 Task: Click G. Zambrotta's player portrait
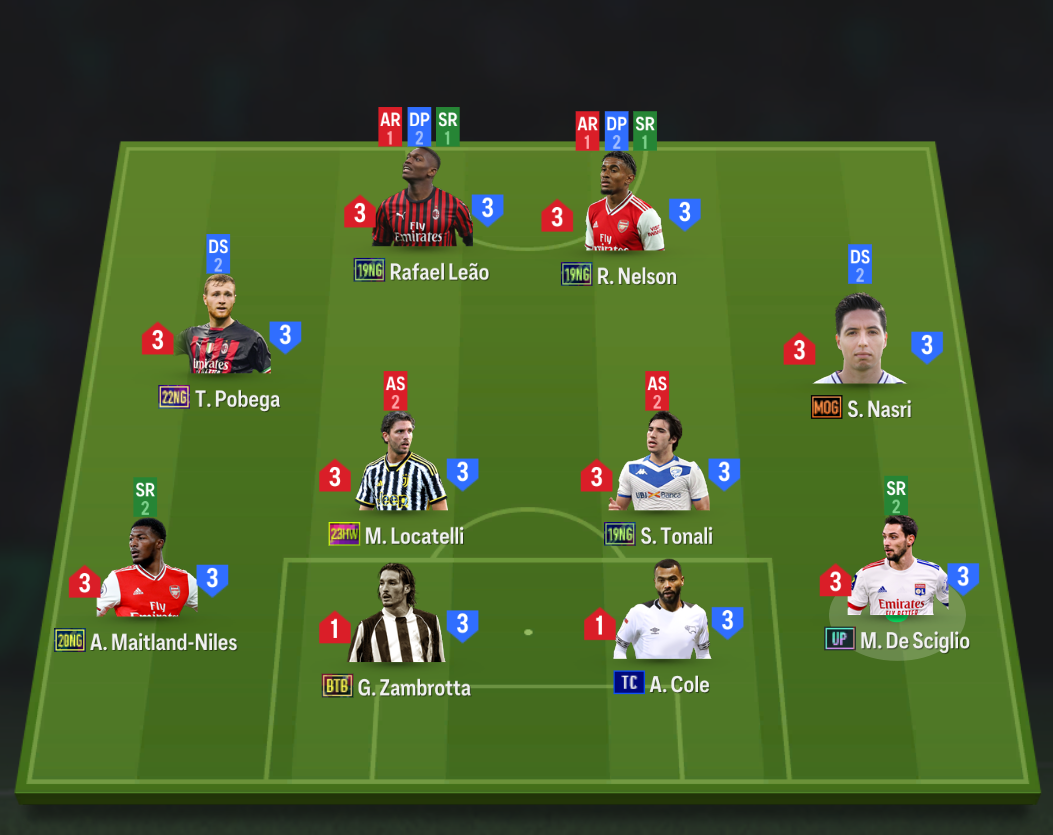pyautogui.click(x=397, y=617)
